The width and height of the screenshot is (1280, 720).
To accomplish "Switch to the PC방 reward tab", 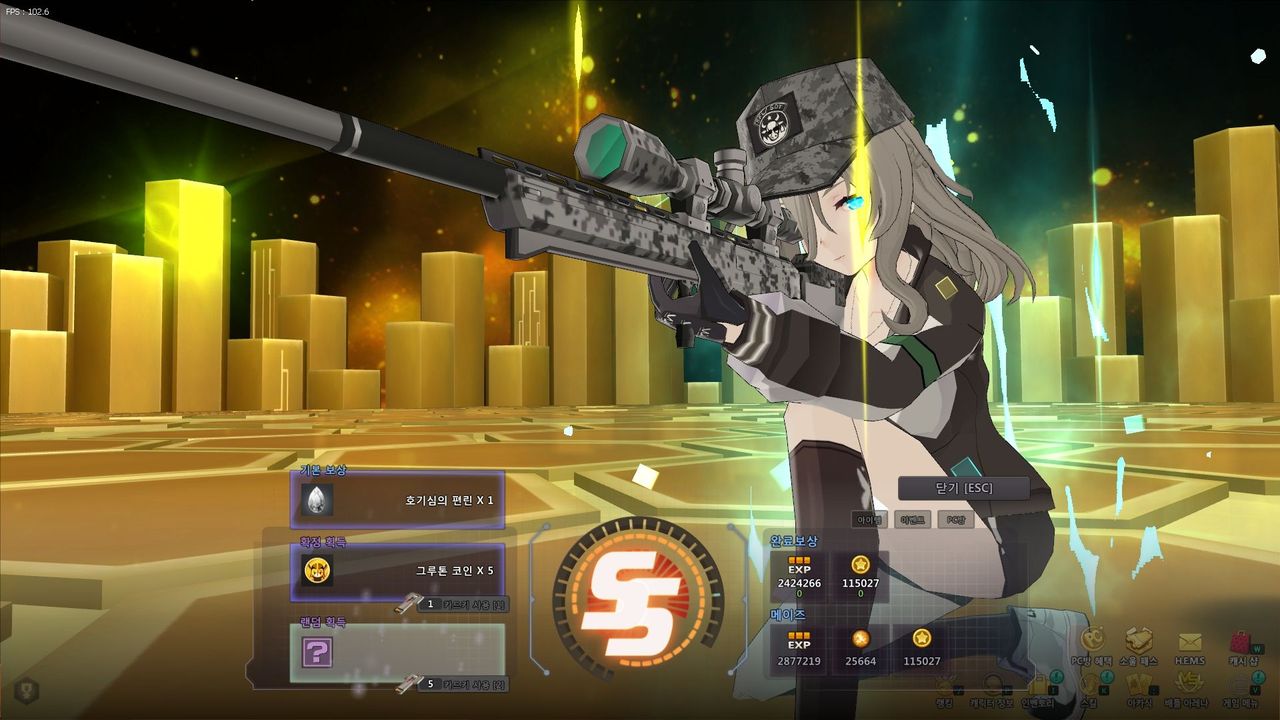I will pos(956,520).
